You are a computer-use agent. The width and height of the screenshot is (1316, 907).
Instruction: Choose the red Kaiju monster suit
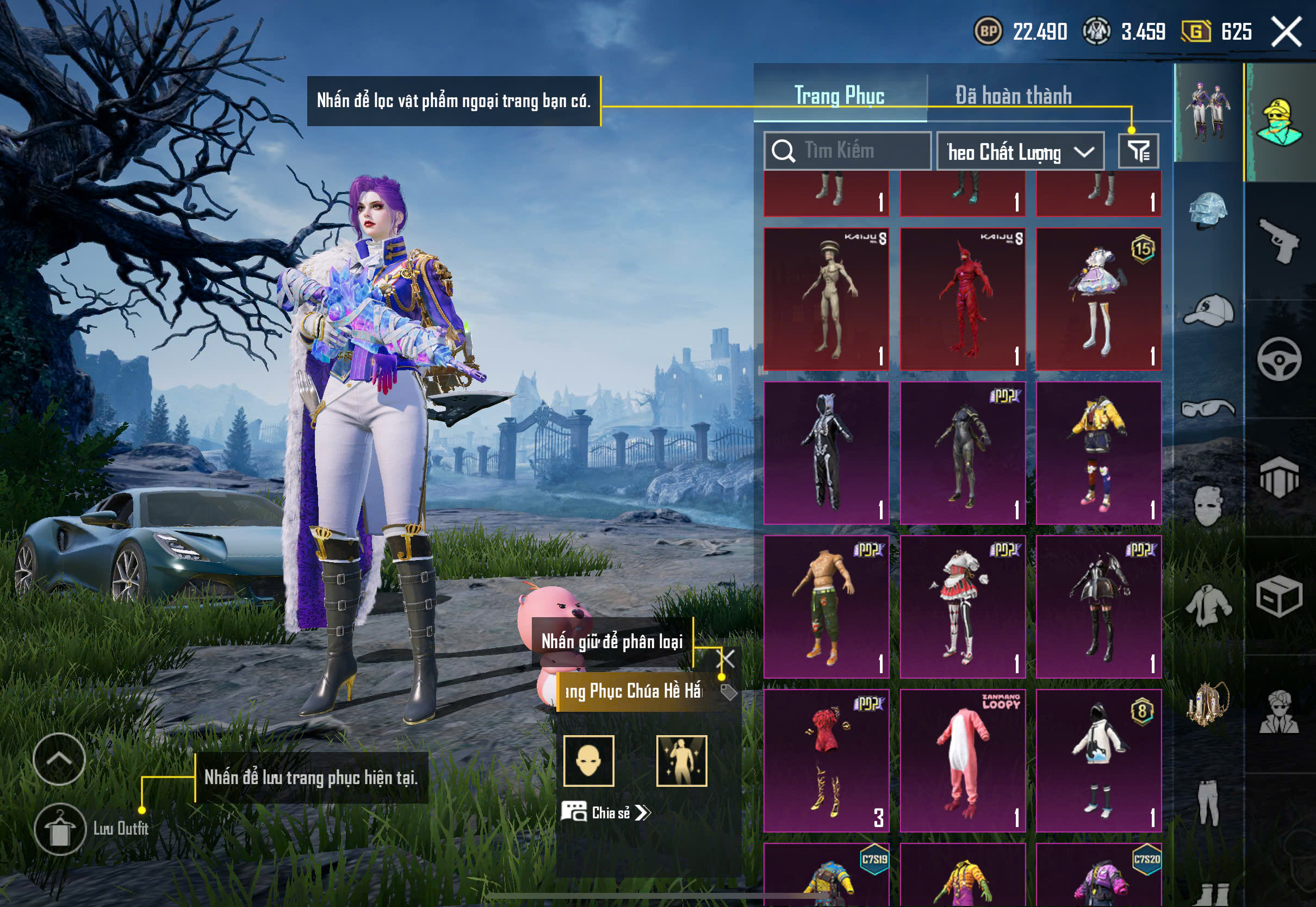coord(963,299)
